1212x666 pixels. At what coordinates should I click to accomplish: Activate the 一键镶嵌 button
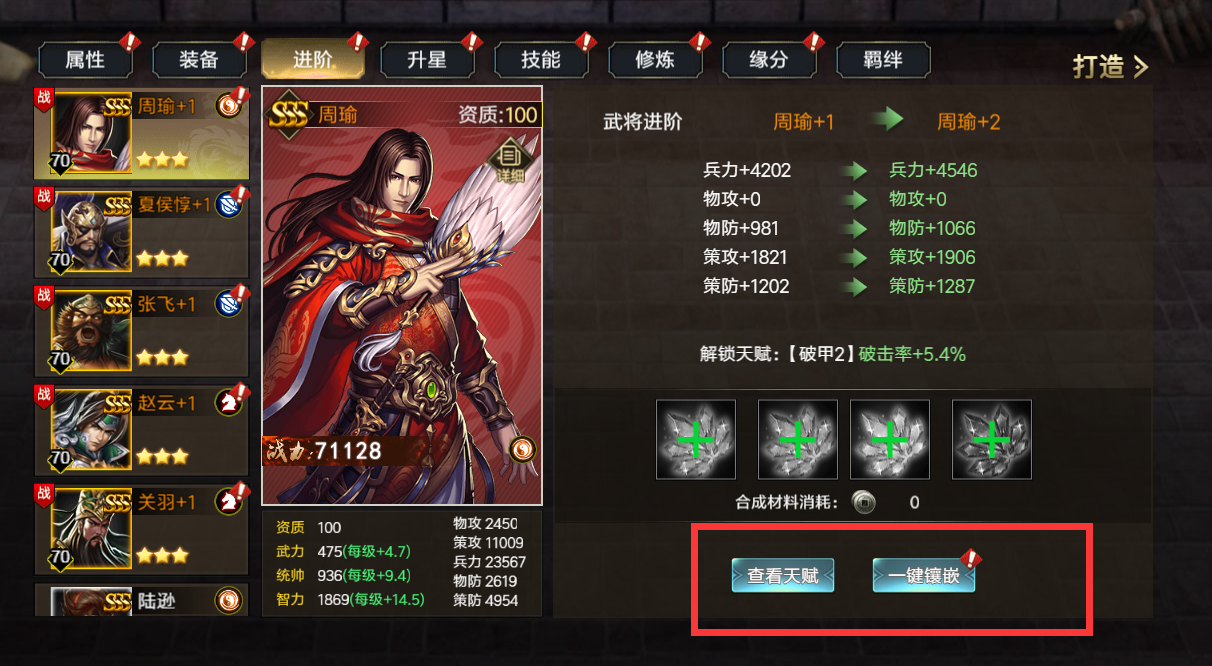click(923, 575)
